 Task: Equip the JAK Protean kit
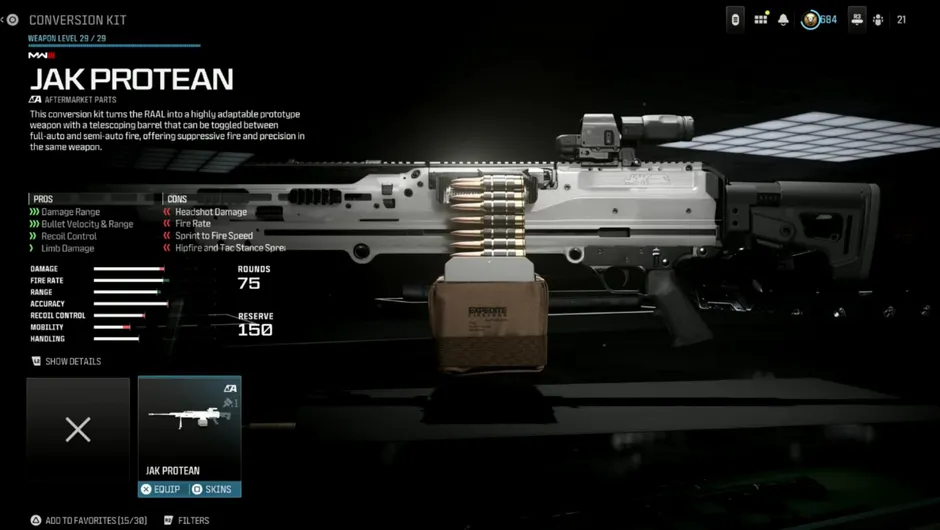click(163, 489)
